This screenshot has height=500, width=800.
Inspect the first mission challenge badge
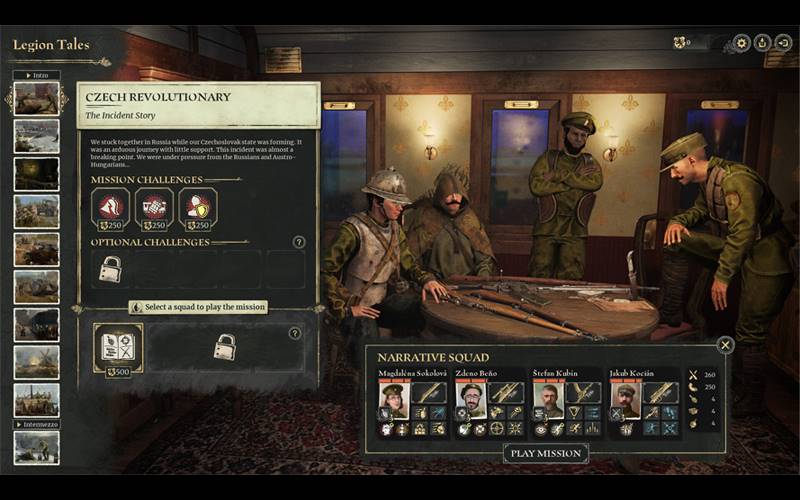coord(110,209)
